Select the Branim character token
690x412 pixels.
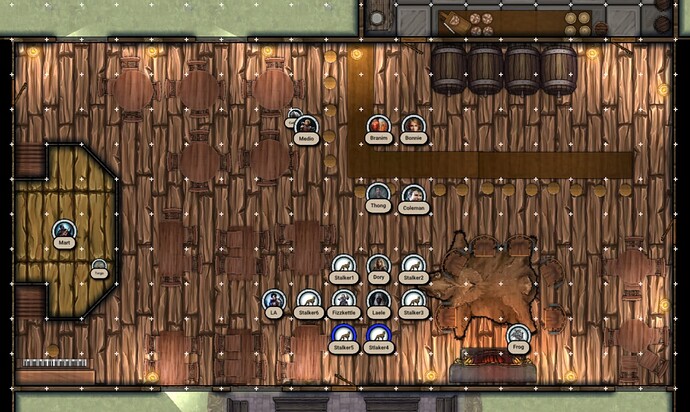click(378, 126)
